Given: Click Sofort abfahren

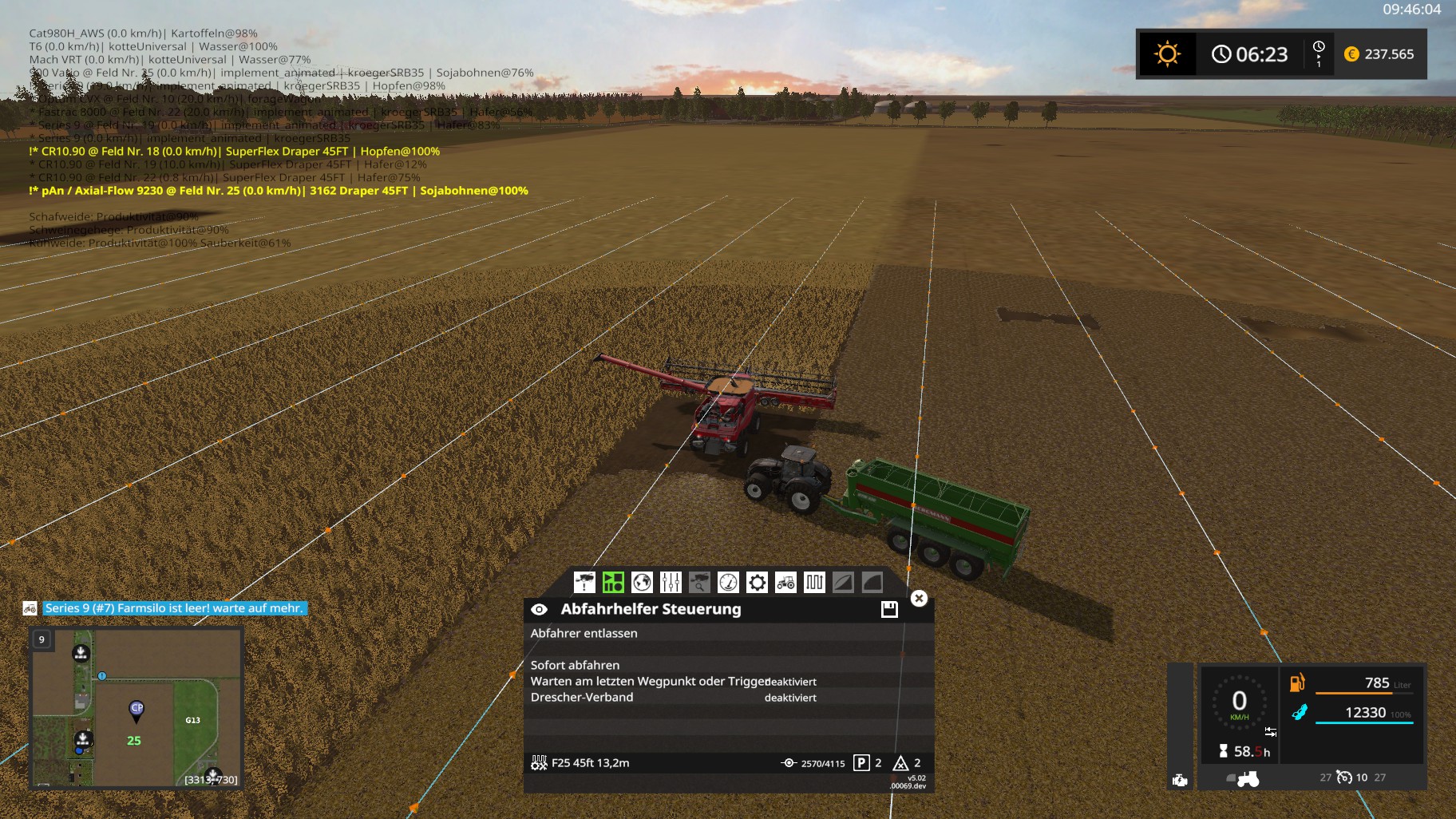Looking at the screenshot, I should 575,665.
